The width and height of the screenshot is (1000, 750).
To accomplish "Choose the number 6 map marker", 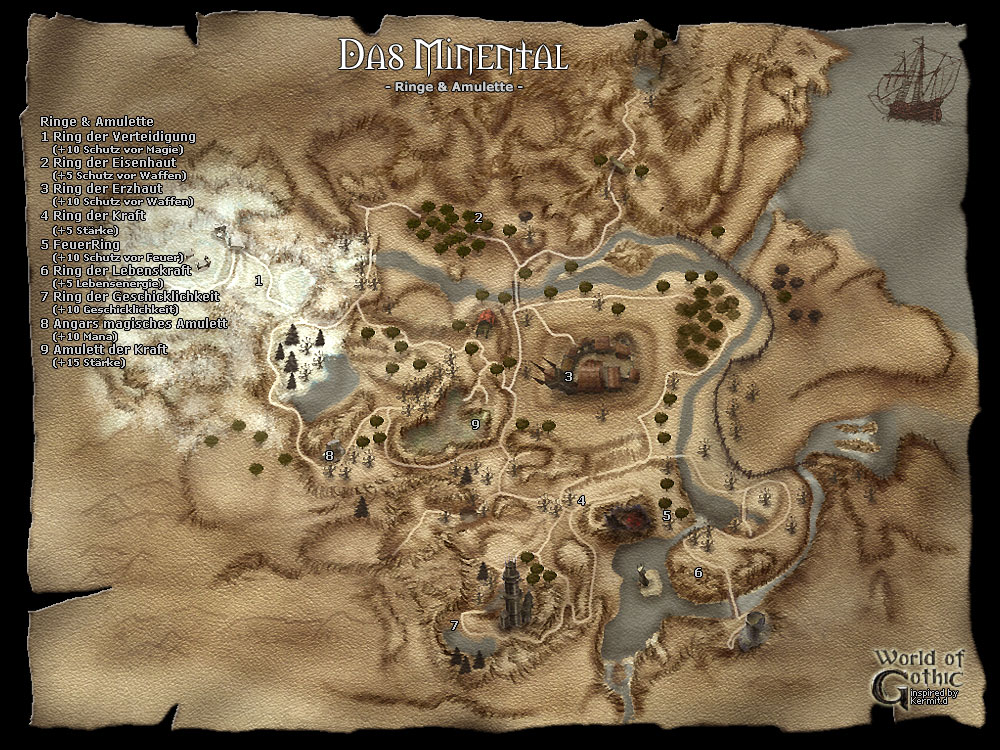I will point(698,572).
